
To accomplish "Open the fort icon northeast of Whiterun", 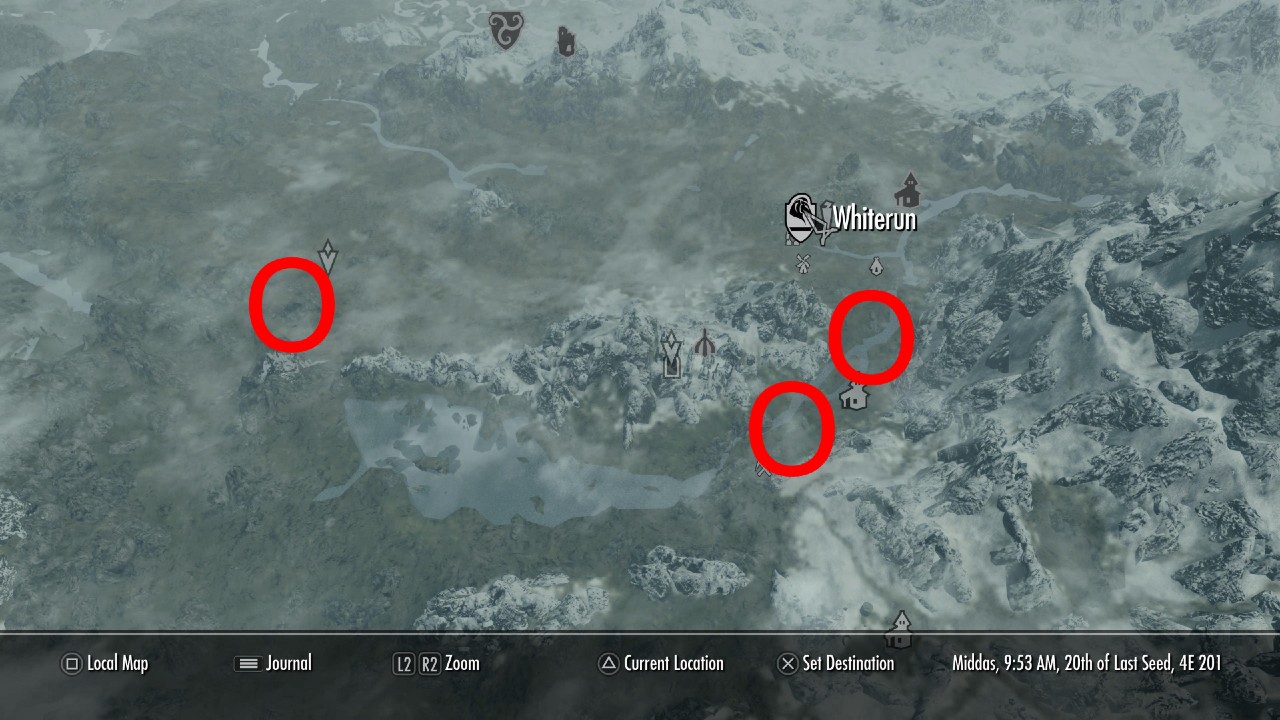I will [x=908, y=188].
